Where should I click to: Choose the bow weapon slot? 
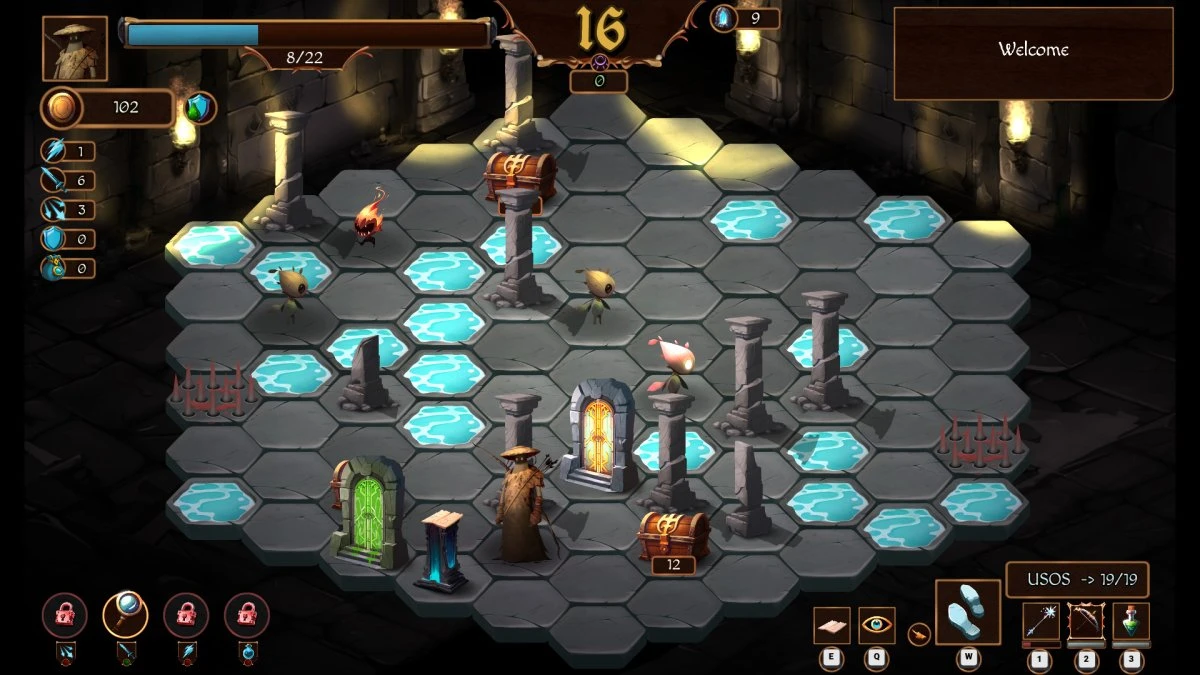point(1085,621)
